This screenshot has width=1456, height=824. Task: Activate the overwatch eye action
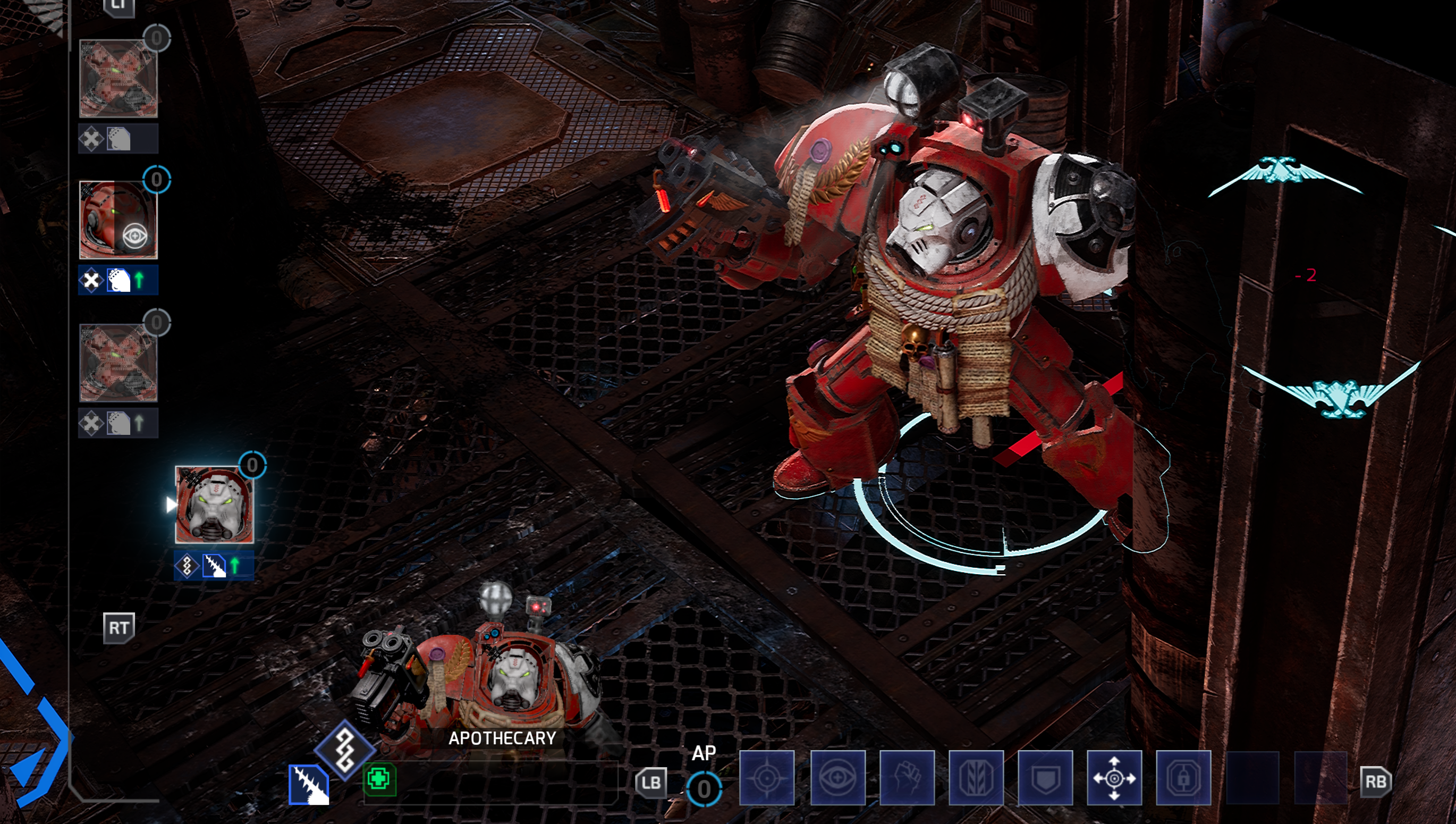pyautogui.click(x=837, y=778)
